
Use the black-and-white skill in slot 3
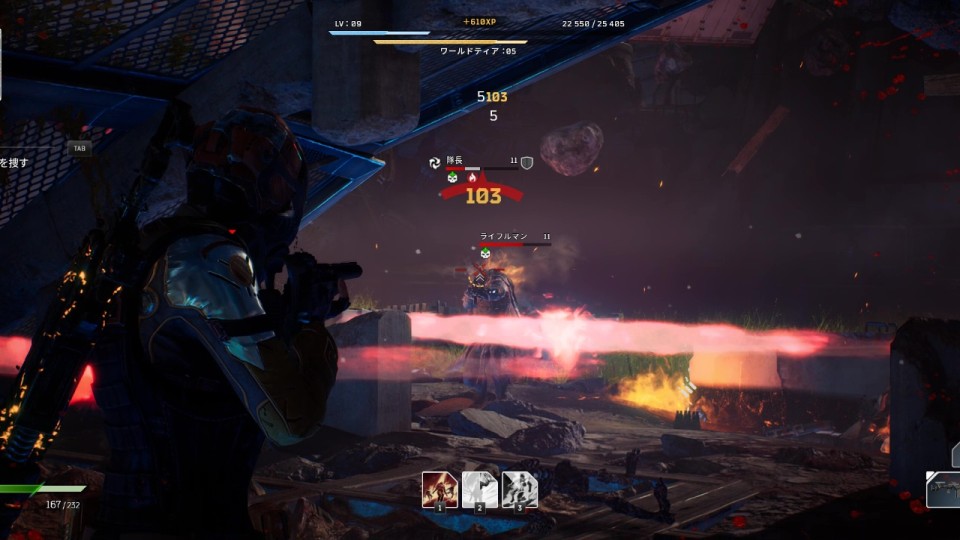click(520, 489)
